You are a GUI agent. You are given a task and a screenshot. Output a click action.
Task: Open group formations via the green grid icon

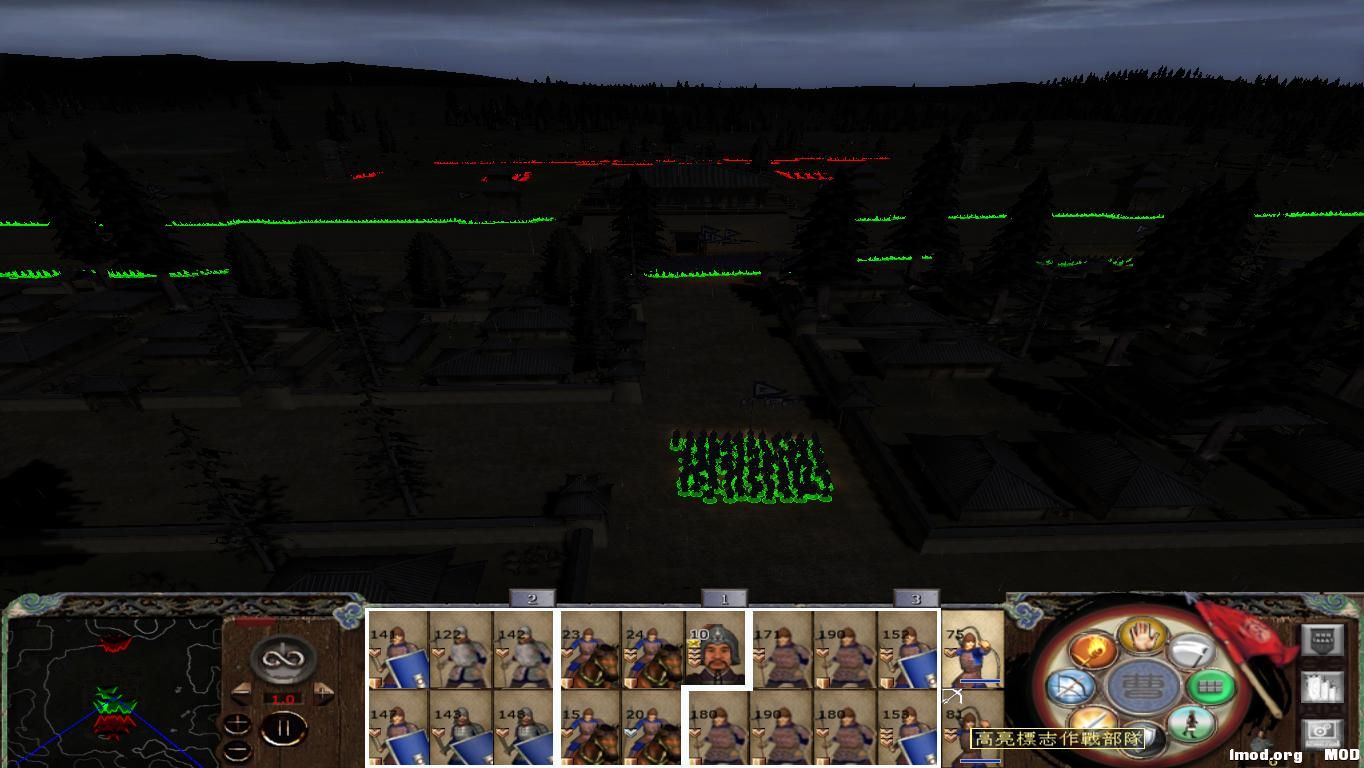tap(1210, 687)
